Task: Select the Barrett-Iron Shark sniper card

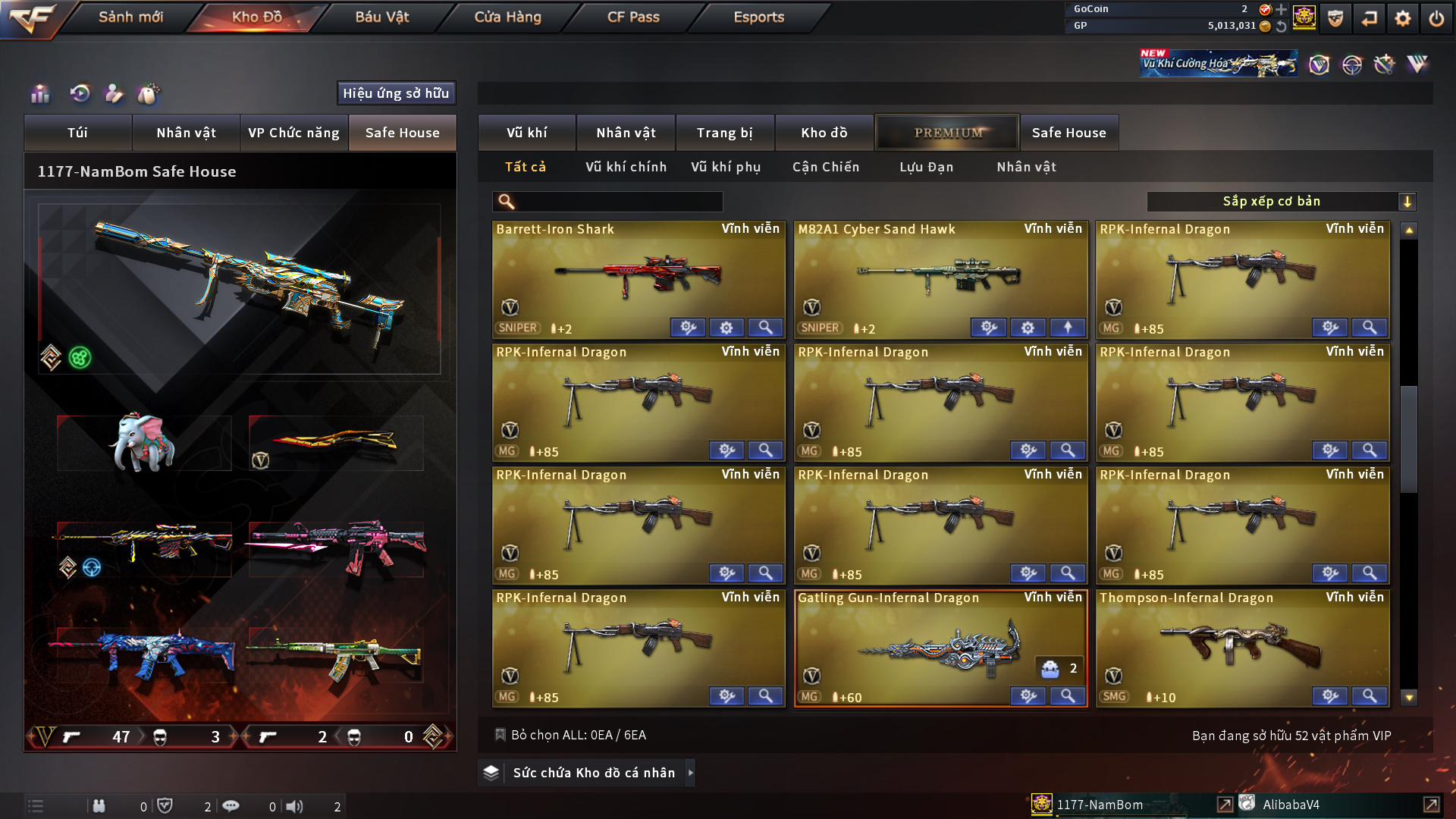Action: [x=638, y=277]
